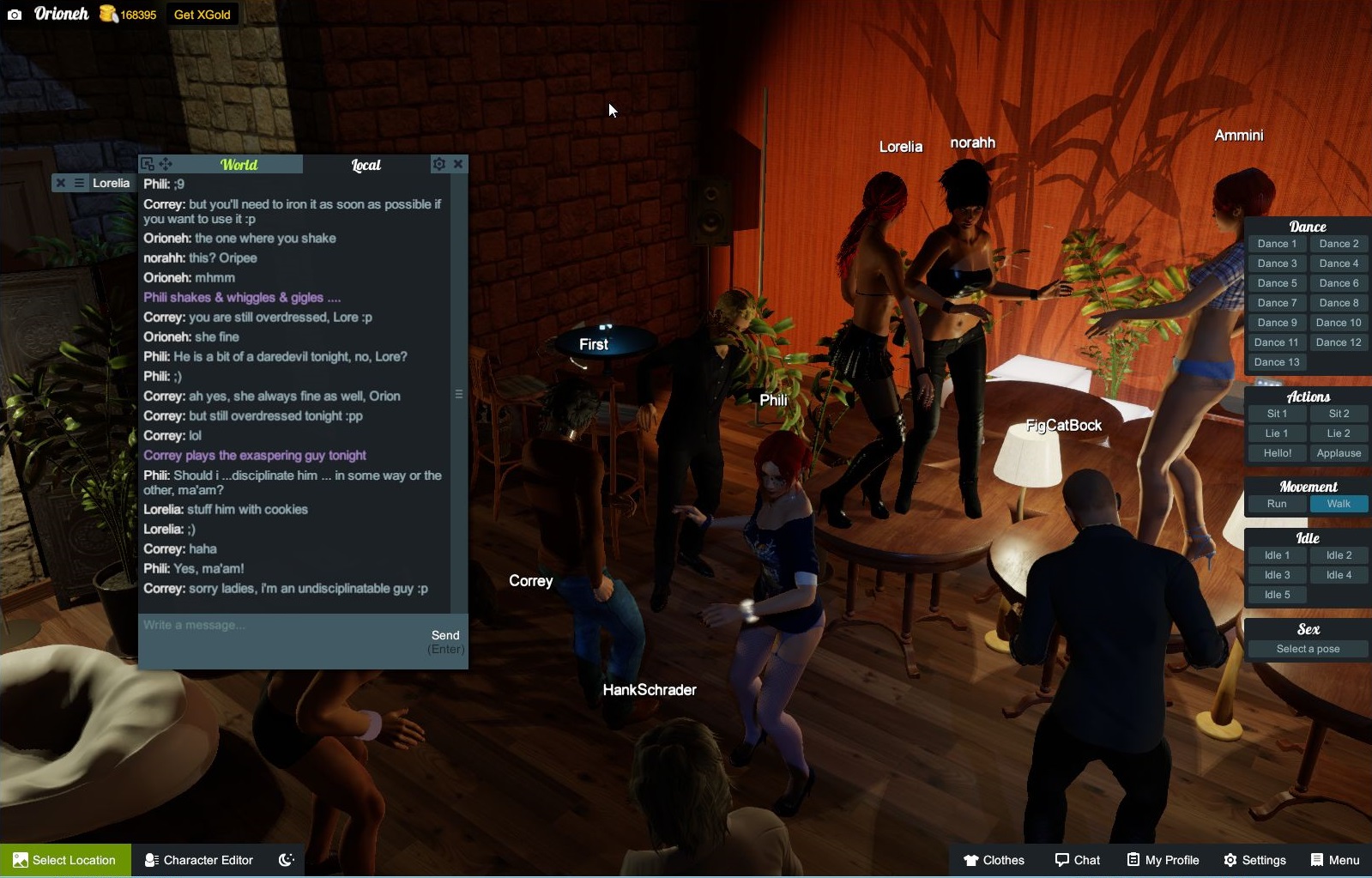Viewport: 1372px width, 878px height.
Task: Open My Profile from the bottom bar
Action: (x=1163, y=859)
